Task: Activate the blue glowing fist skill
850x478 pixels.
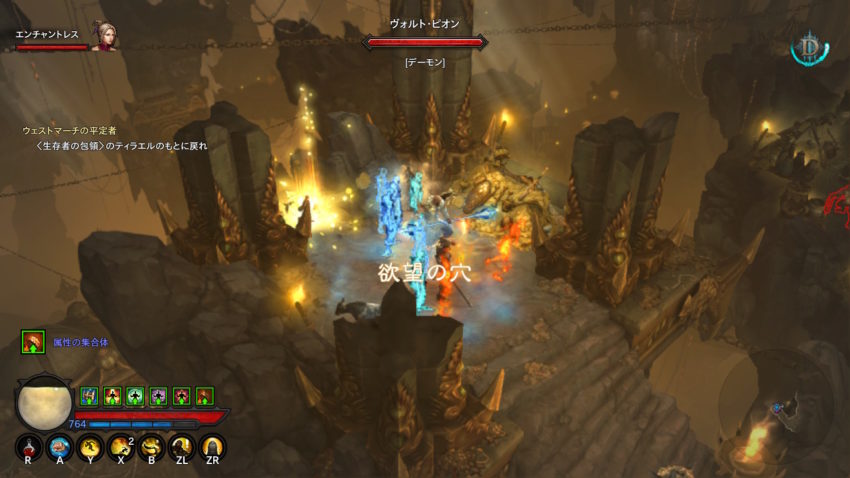Action: pyautogui.click(x=59, y=448)
